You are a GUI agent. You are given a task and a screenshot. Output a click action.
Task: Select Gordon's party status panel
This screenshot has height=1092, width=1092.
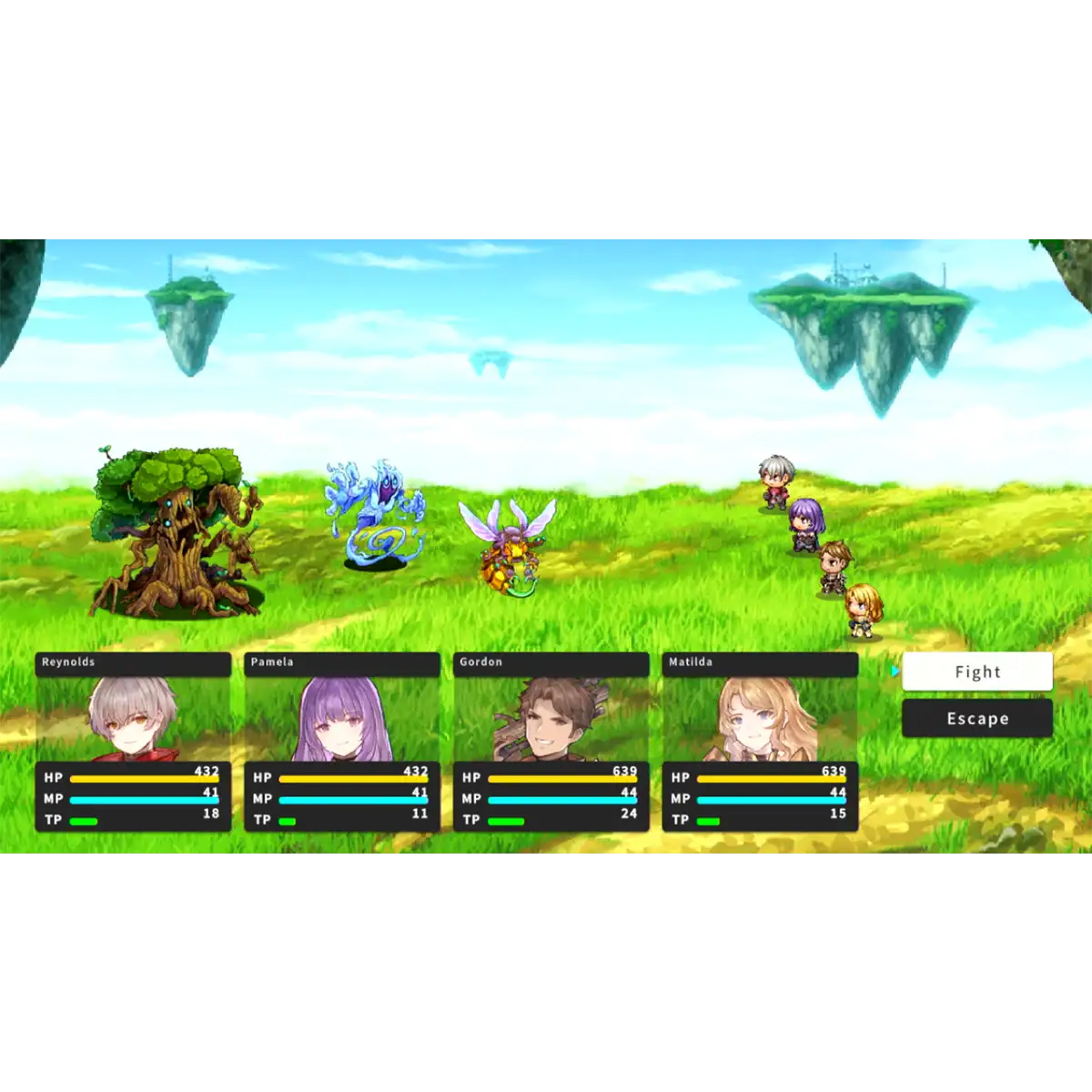(x=551, y=742)
